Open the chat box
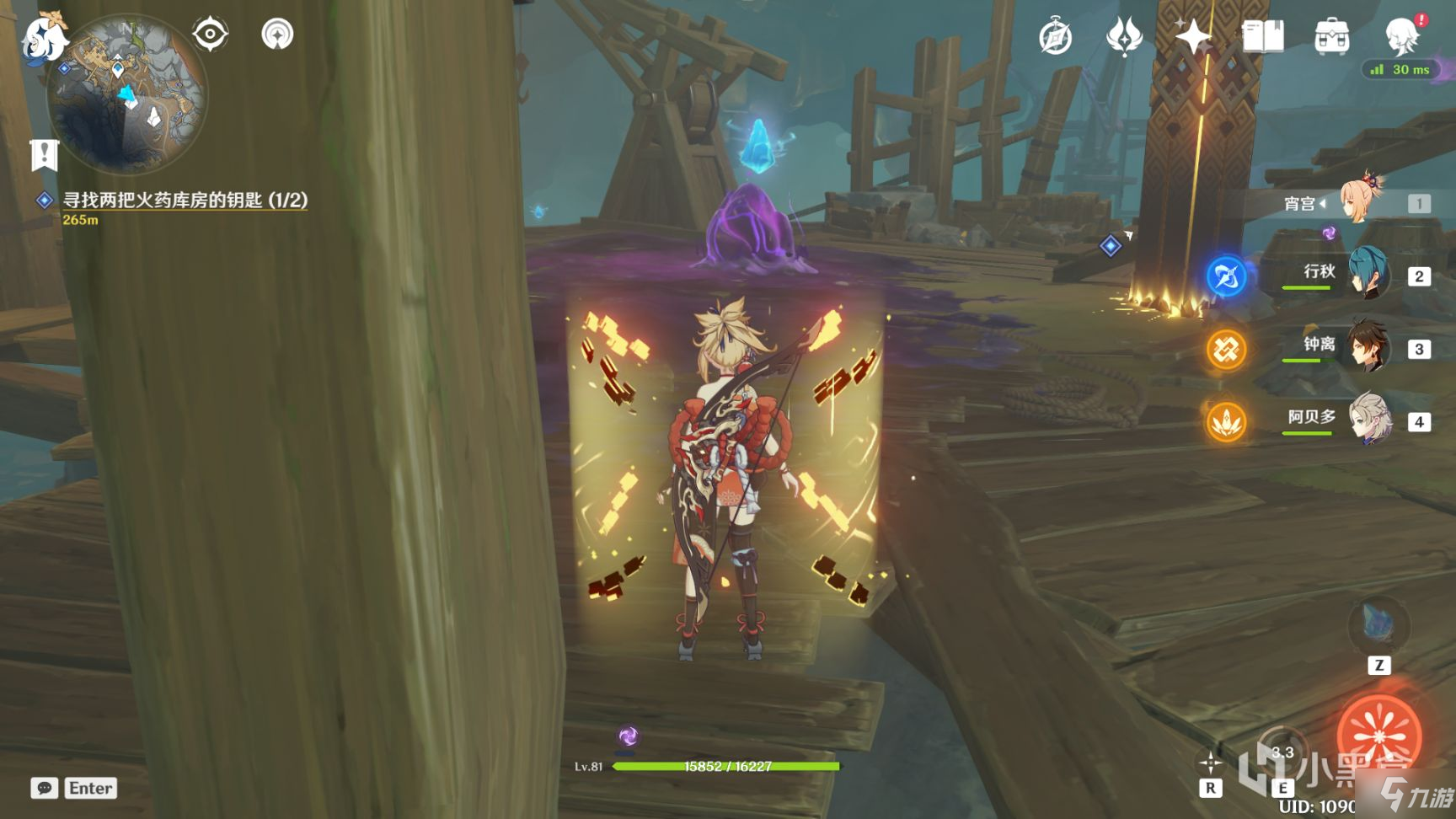Screen dimensions: 1456x819 [x=45, y=788]
